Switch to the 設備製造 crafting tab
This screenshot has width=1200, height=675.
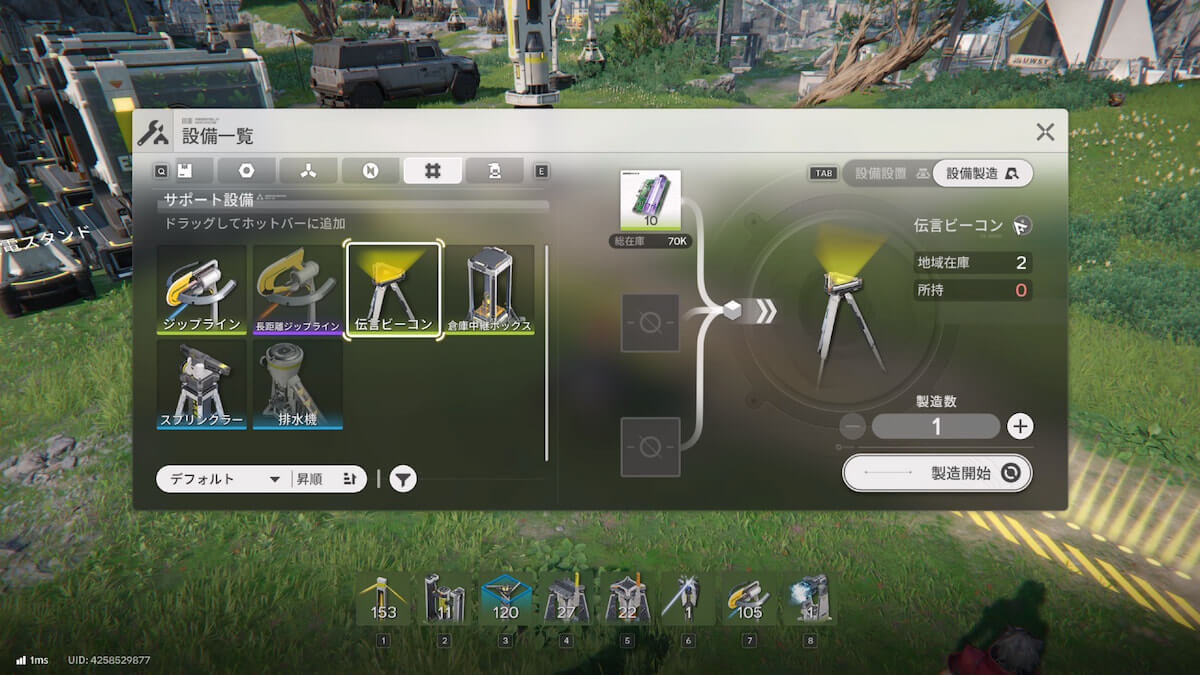coord(982,173)
